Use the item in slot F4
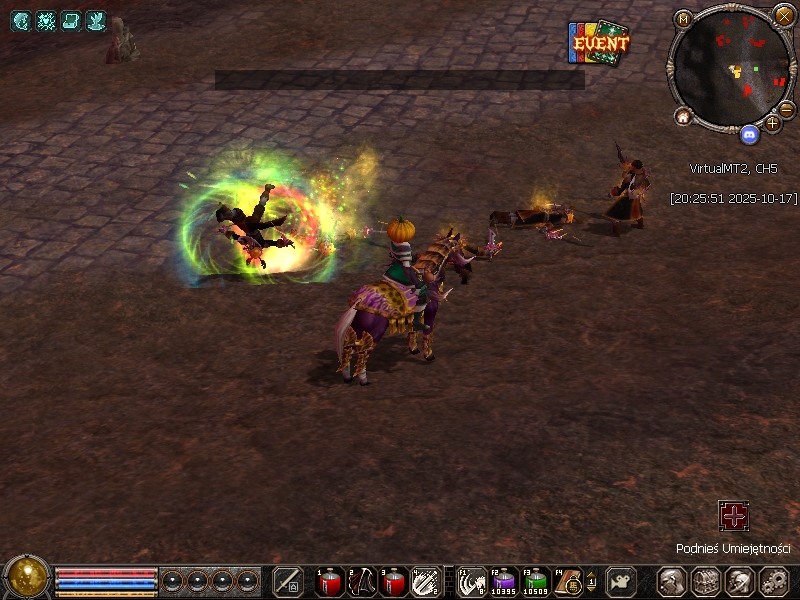 (x=569, y=580)
